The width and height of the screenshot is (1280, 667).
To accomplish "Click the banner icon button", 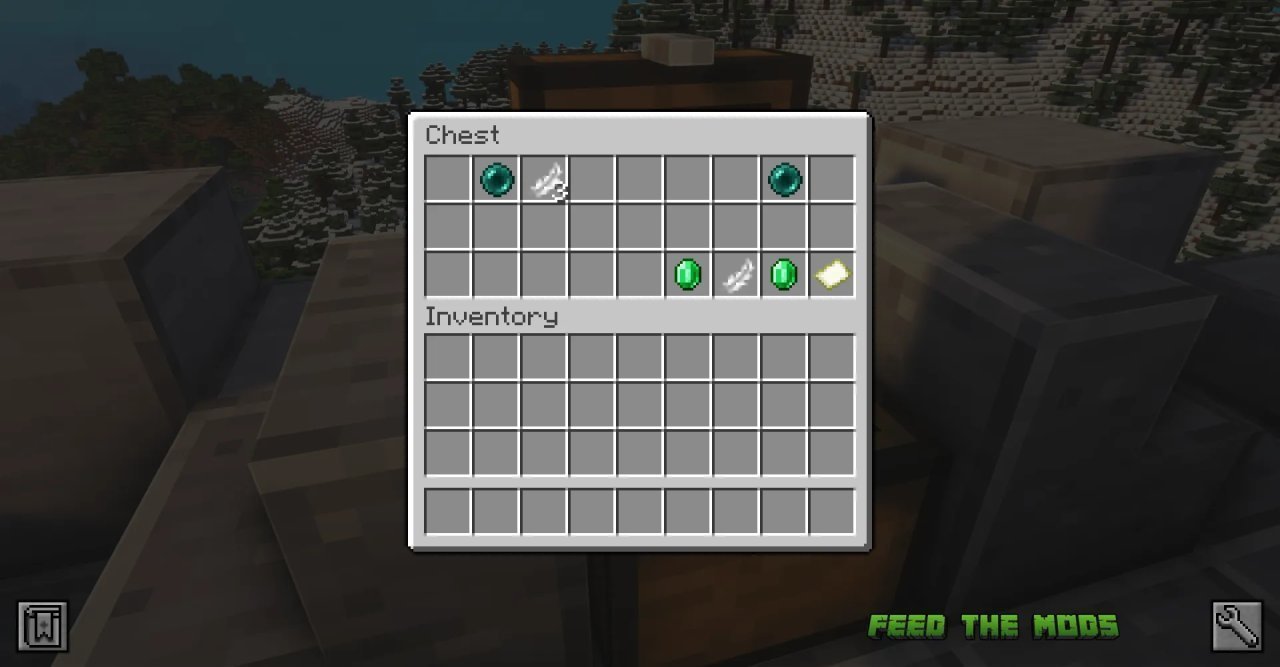I will coord(43,626).
